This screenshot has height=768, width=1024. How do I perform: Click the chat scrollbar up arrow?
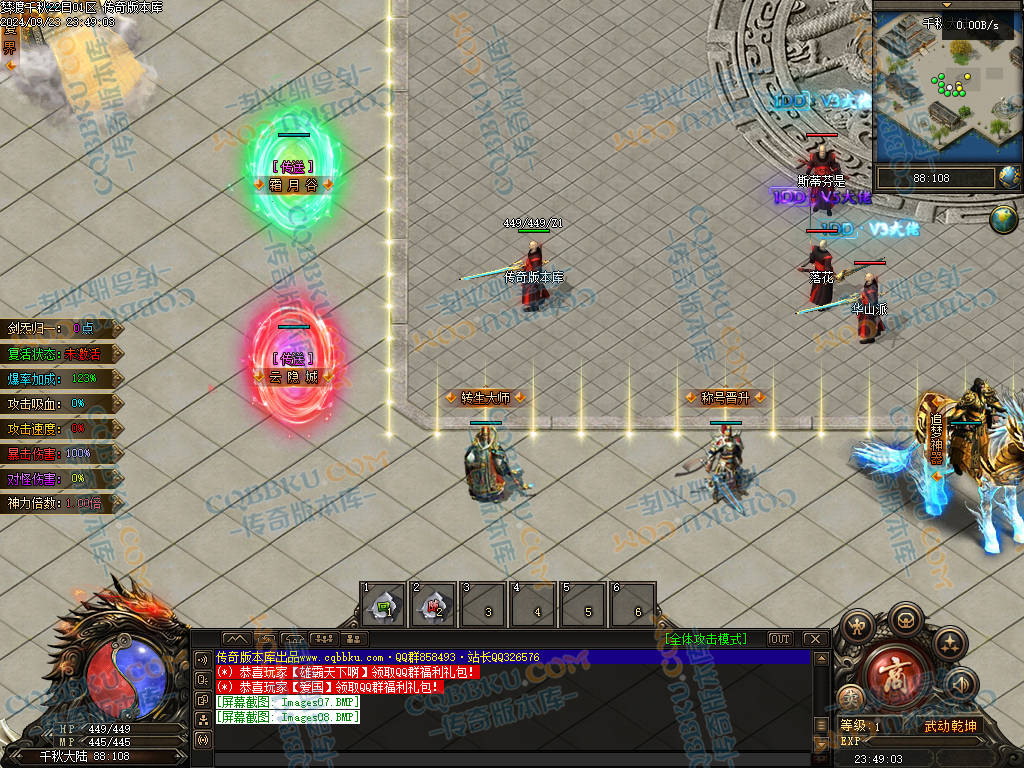(x=822, y=659)
